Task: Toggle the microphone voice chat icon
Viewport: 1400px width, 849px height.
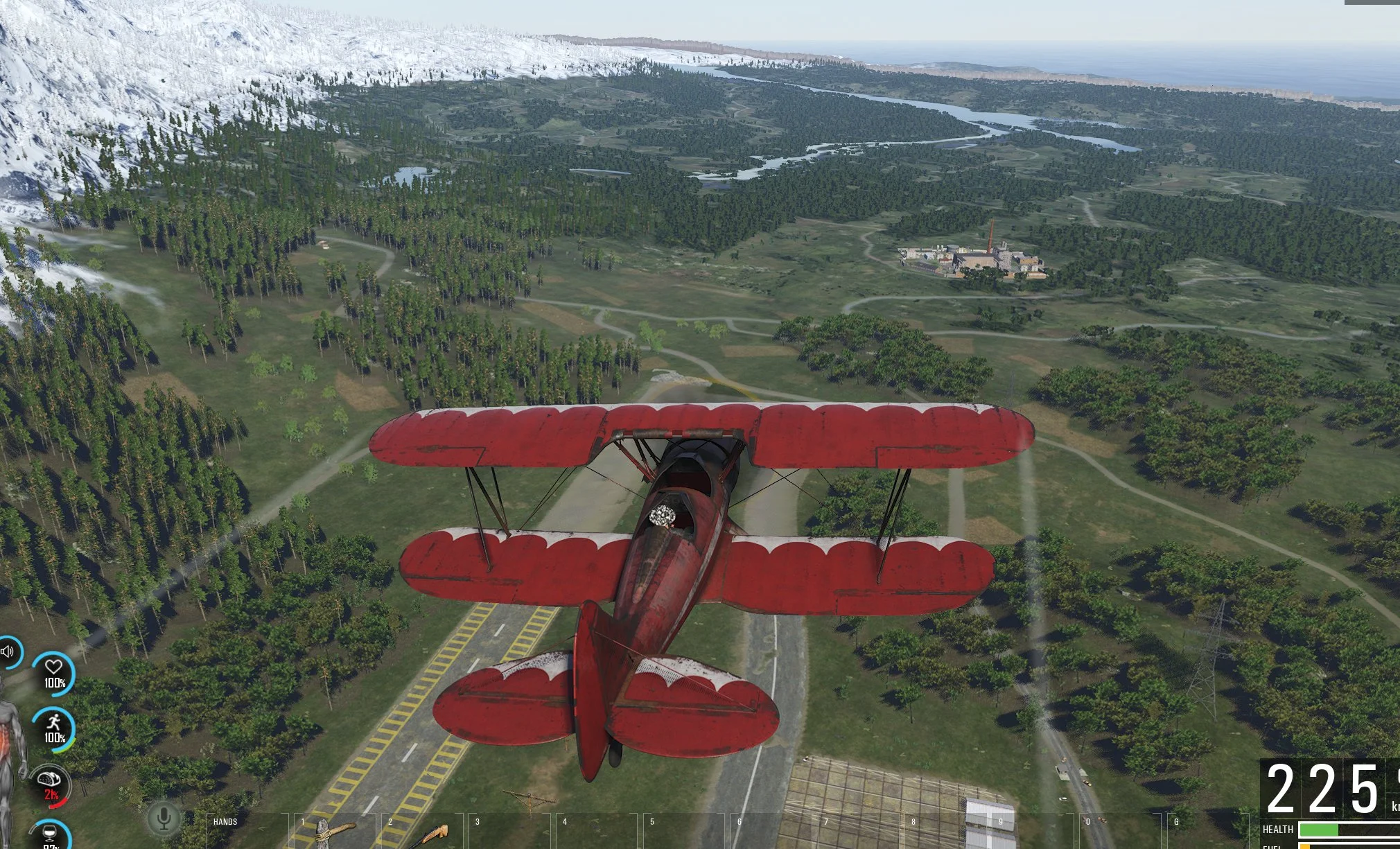Action: point(164,819)
